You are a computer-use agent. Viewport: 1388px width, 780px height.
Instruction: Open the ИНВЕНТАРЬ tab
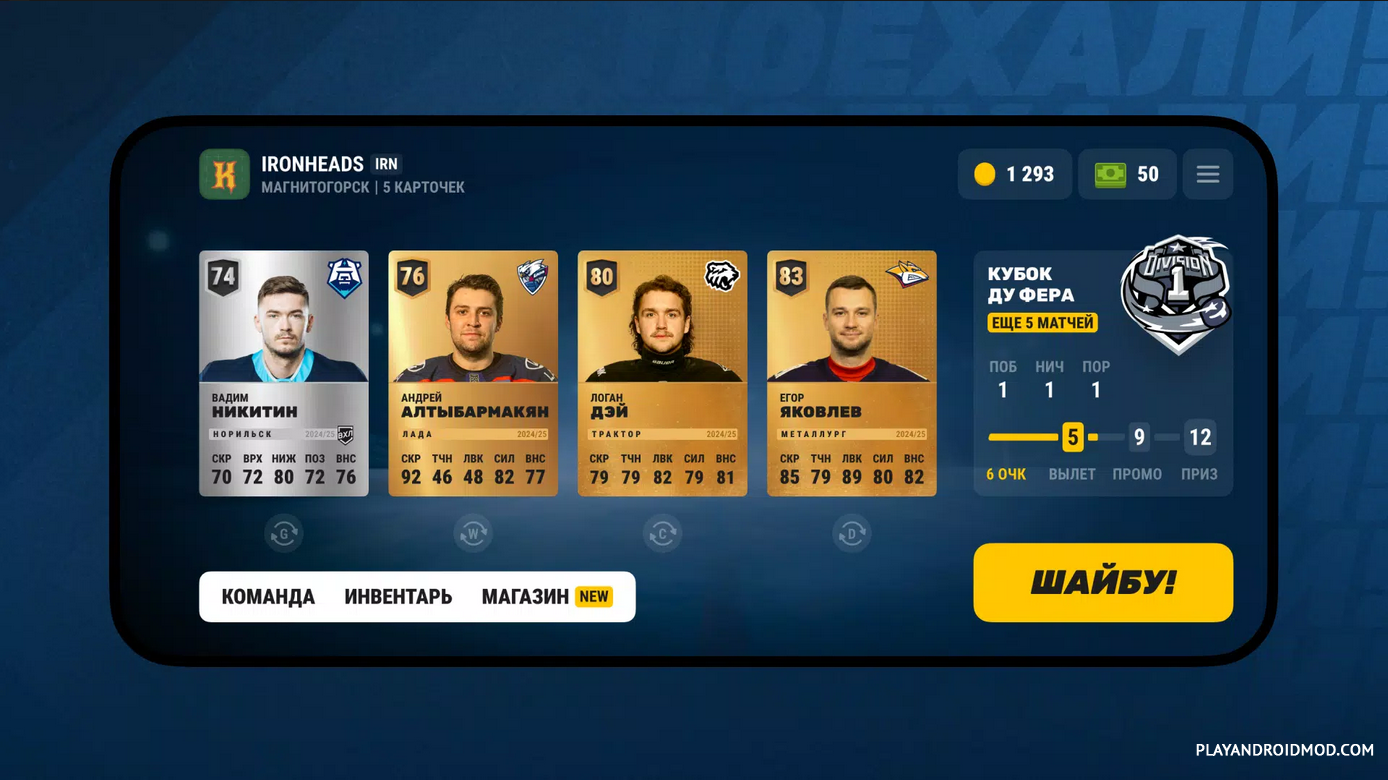(398, 597)
